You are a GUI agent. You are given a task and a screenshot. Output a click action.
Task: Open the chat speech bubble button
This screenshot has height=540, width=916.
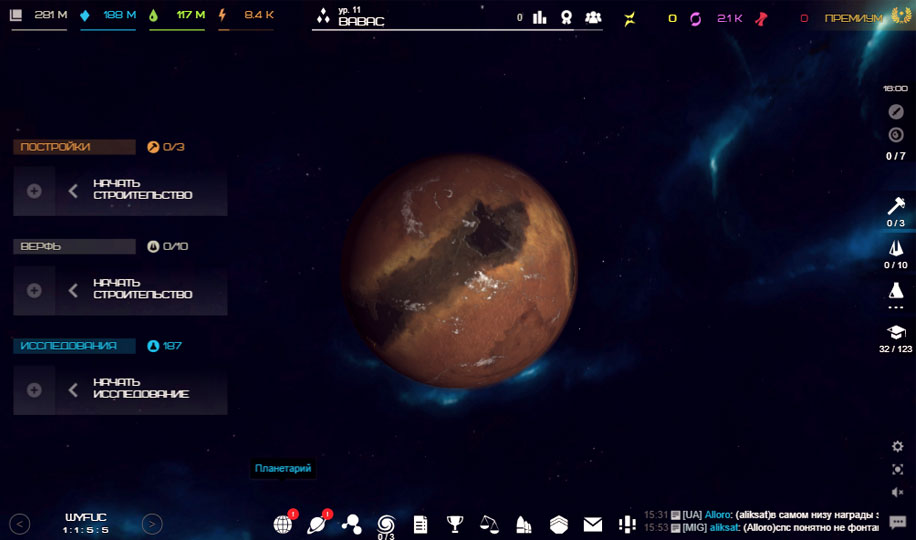pos(897,523)
